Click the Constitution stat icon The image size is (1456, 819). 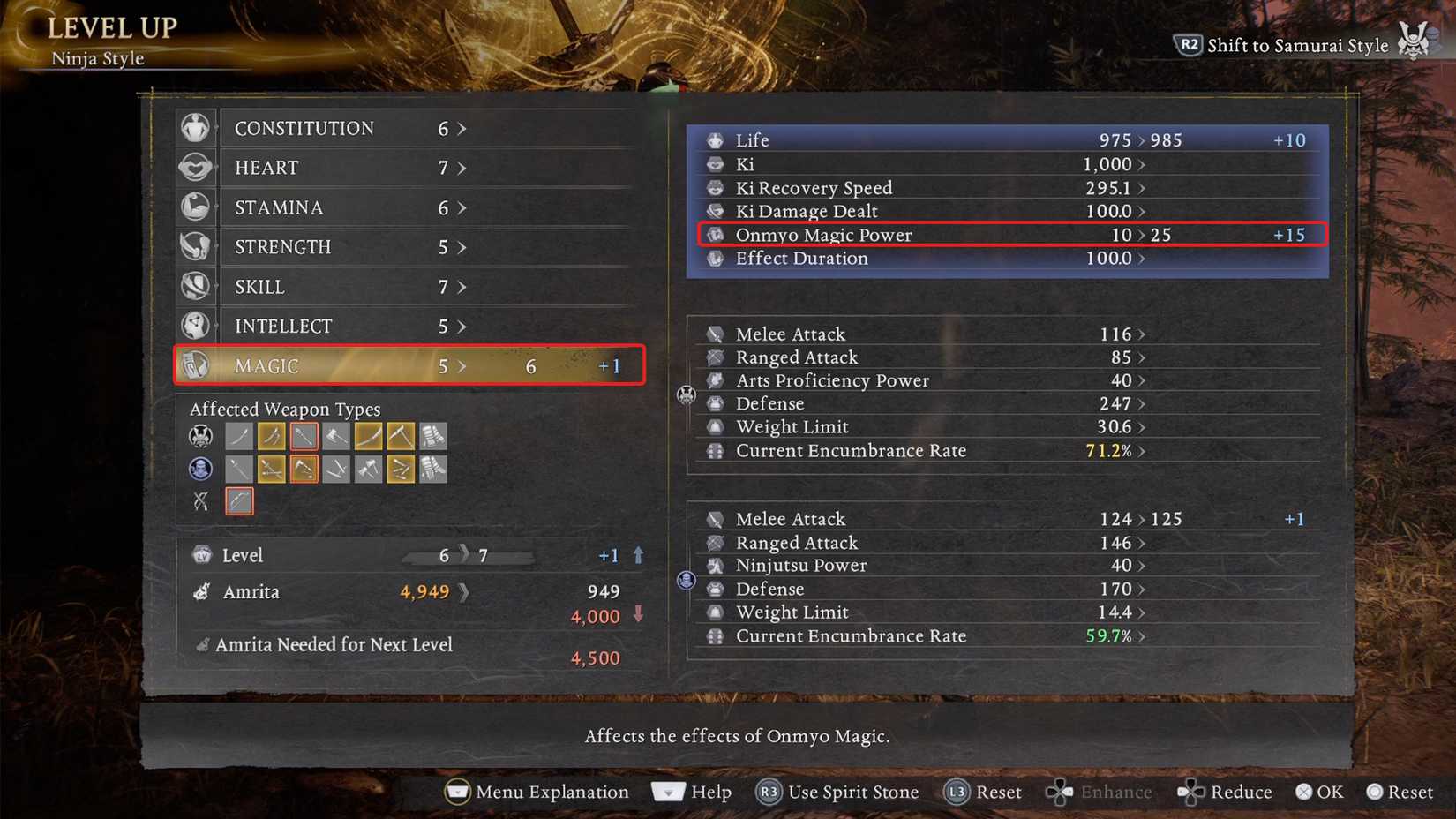[x=196, y=127]
